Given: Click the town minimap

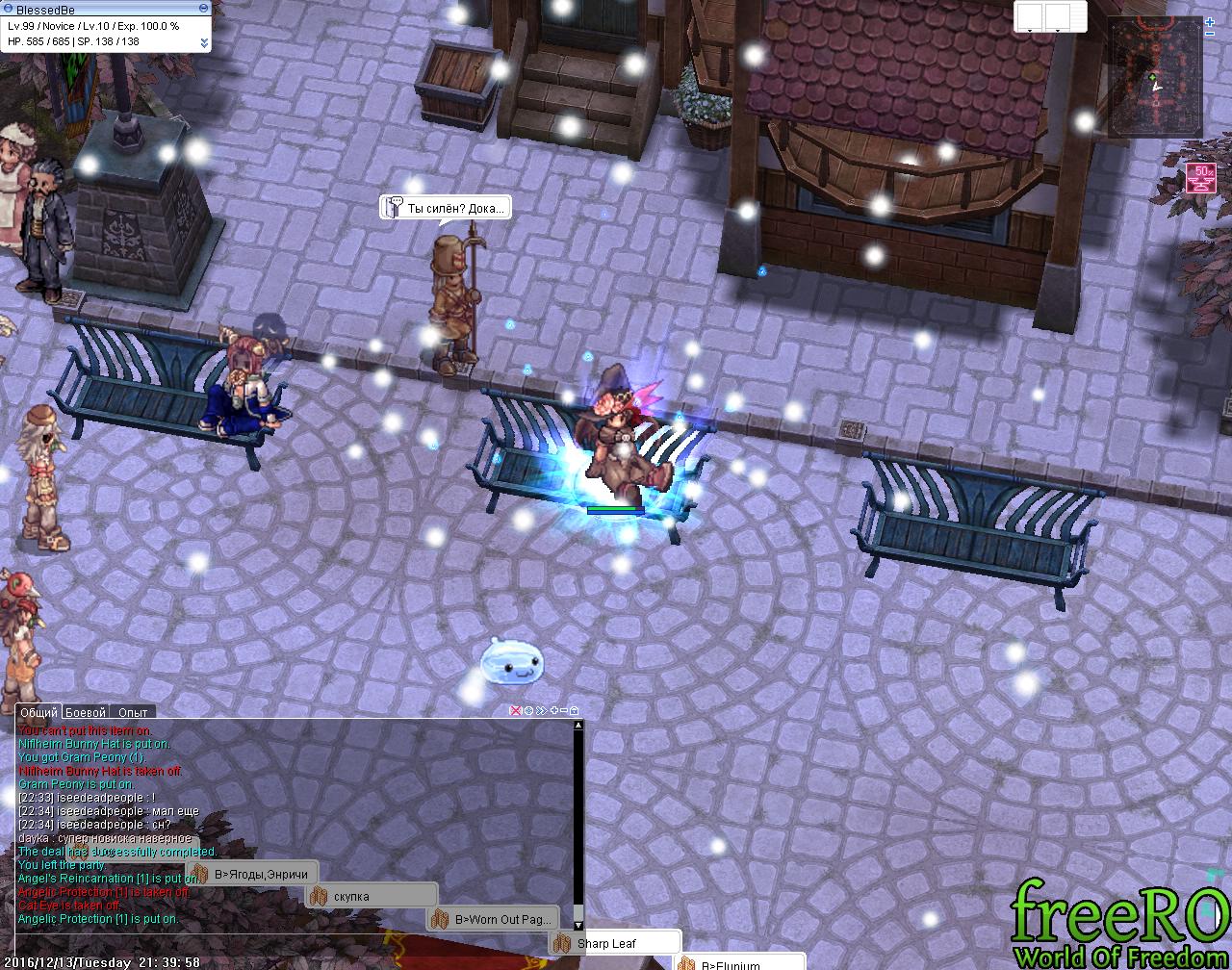Looking at the screenshot, I should coord(1155,76).
